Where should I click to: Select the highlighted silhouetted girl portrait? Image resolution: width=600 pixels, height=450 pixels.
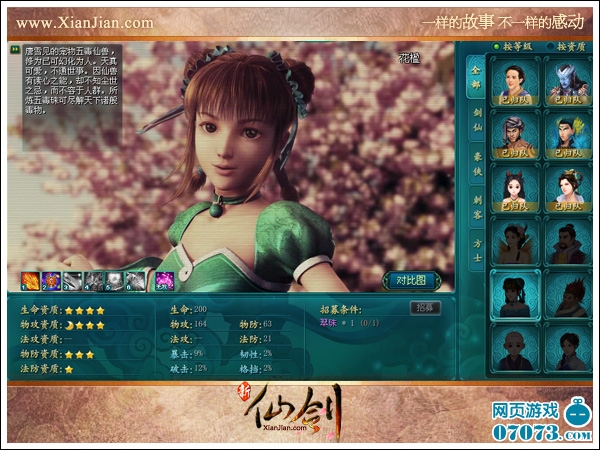pos(515,293)
